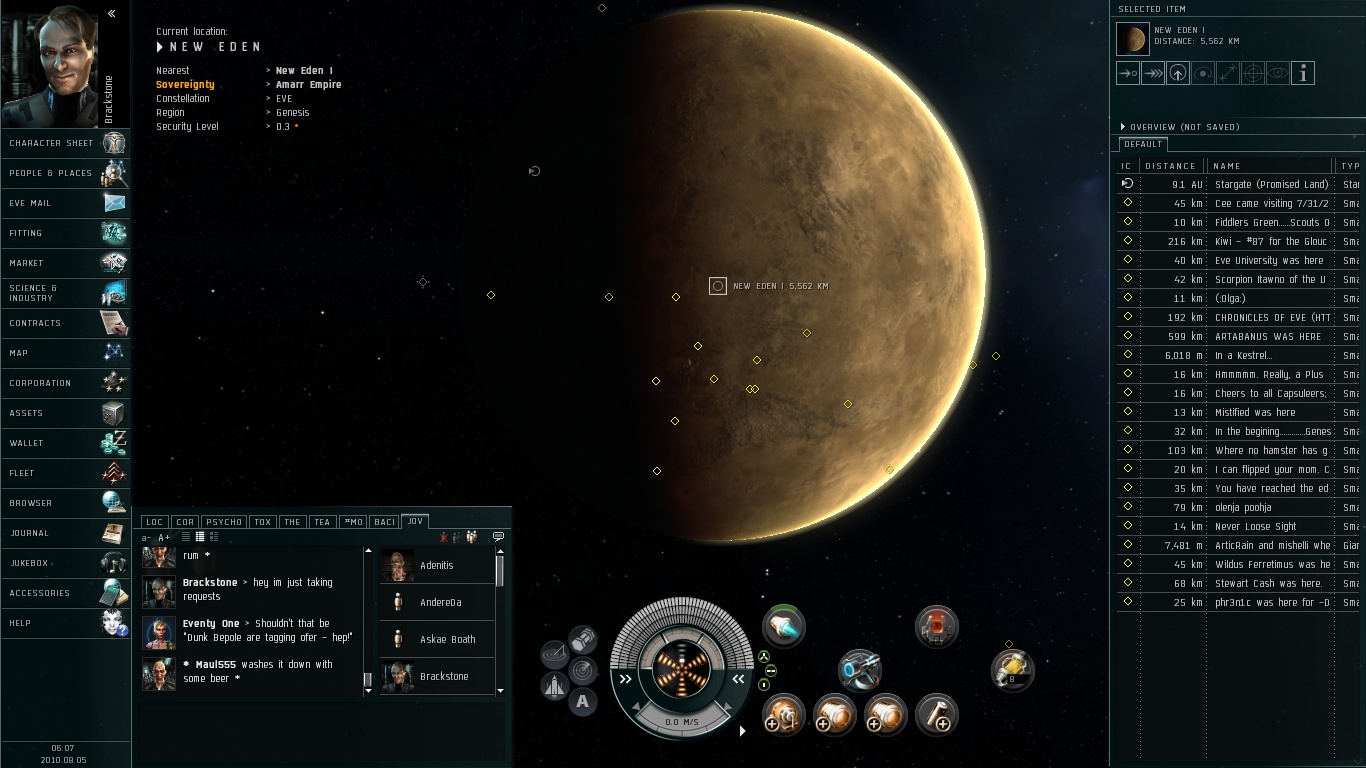The image size is (1366, 768).
Task: Select Stargate (Promised Land) in the overview
Action: [x=1270, y=184]
